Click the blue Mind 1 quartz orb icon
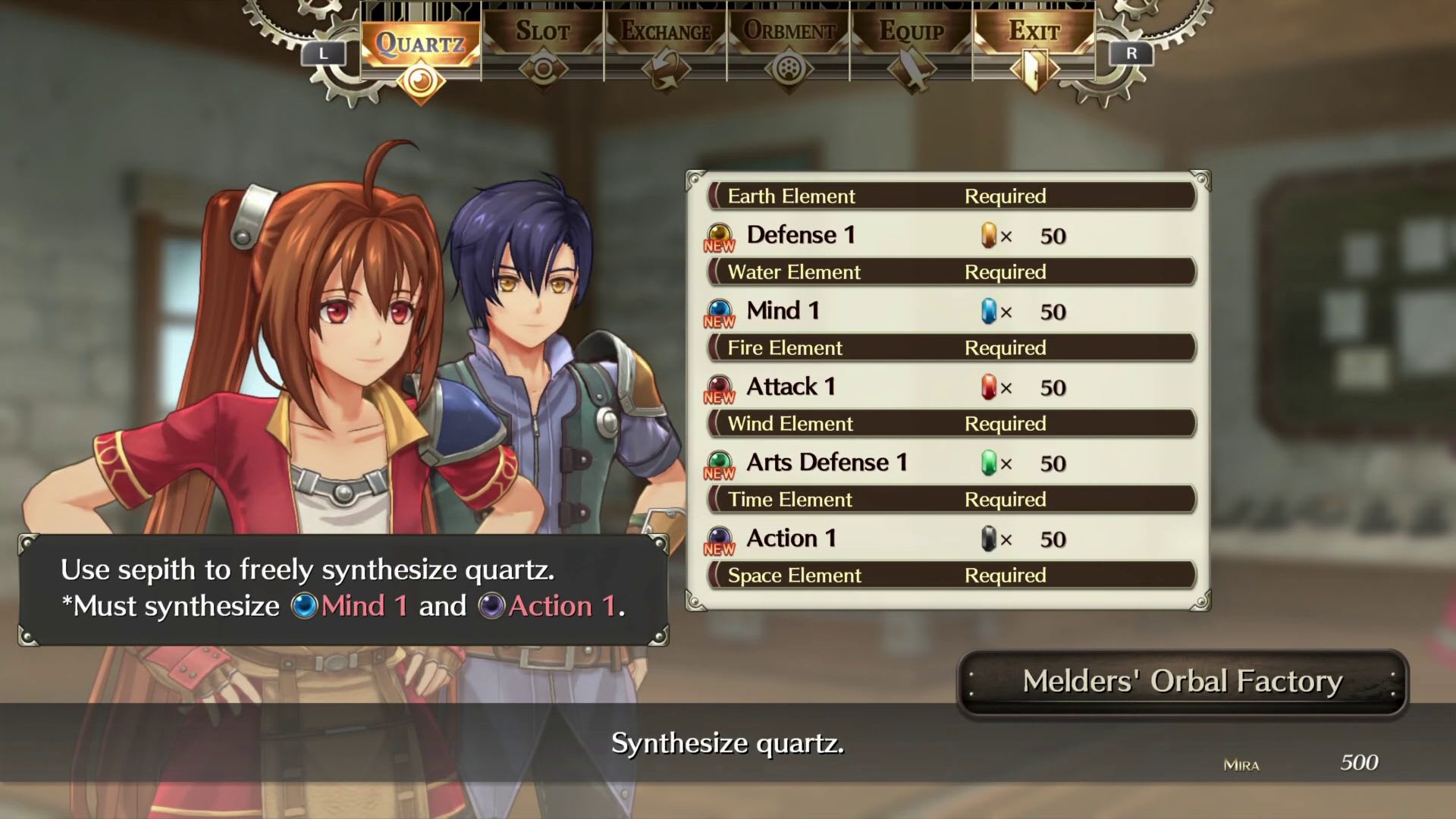 (x=719, y=306)
